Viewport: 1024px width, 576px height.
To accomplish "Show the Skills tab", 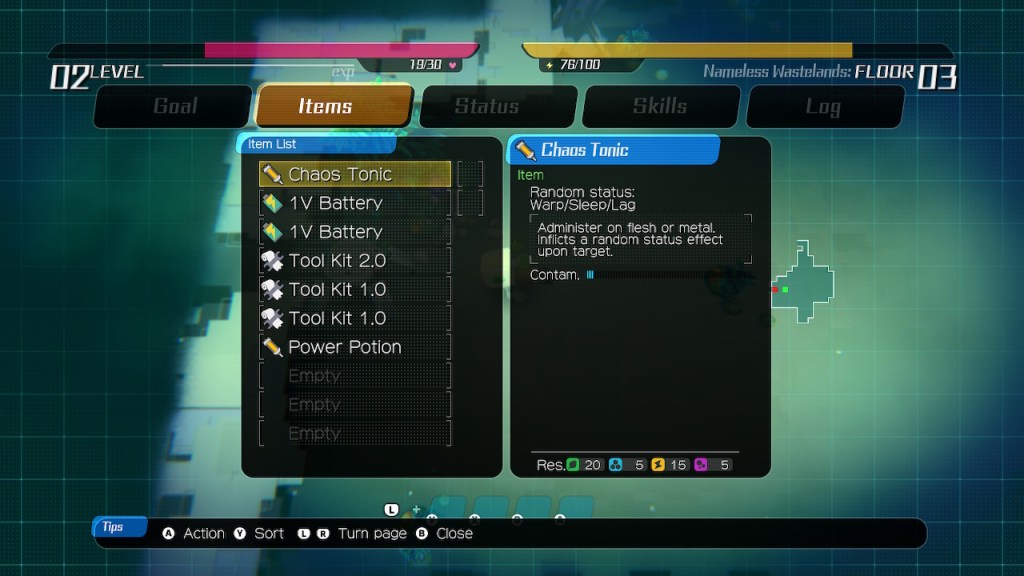I will 660,106.
